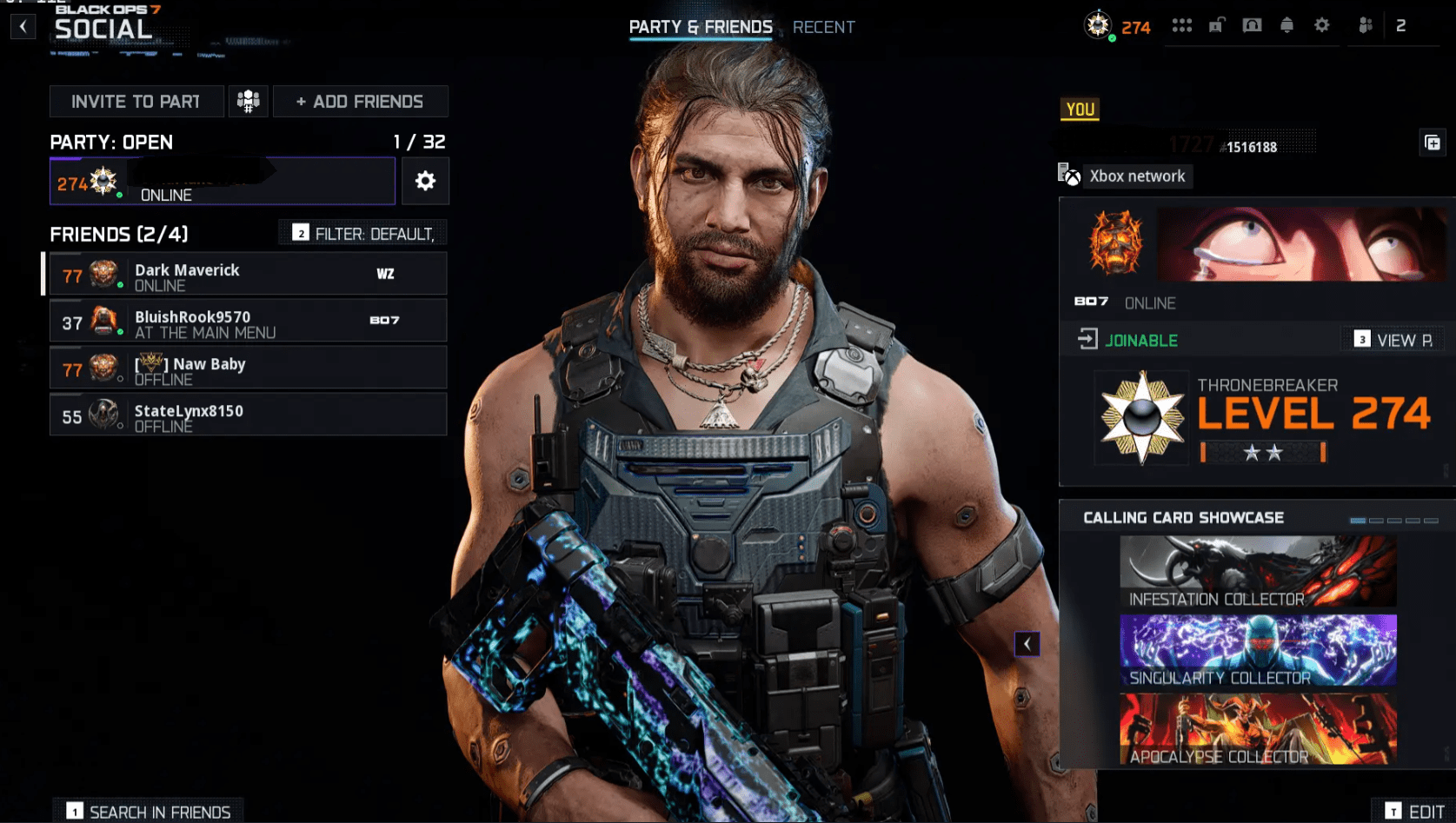Select StateLynx8150 in the friends list
Screen dimensions: 1456x823
click(248, 415)
